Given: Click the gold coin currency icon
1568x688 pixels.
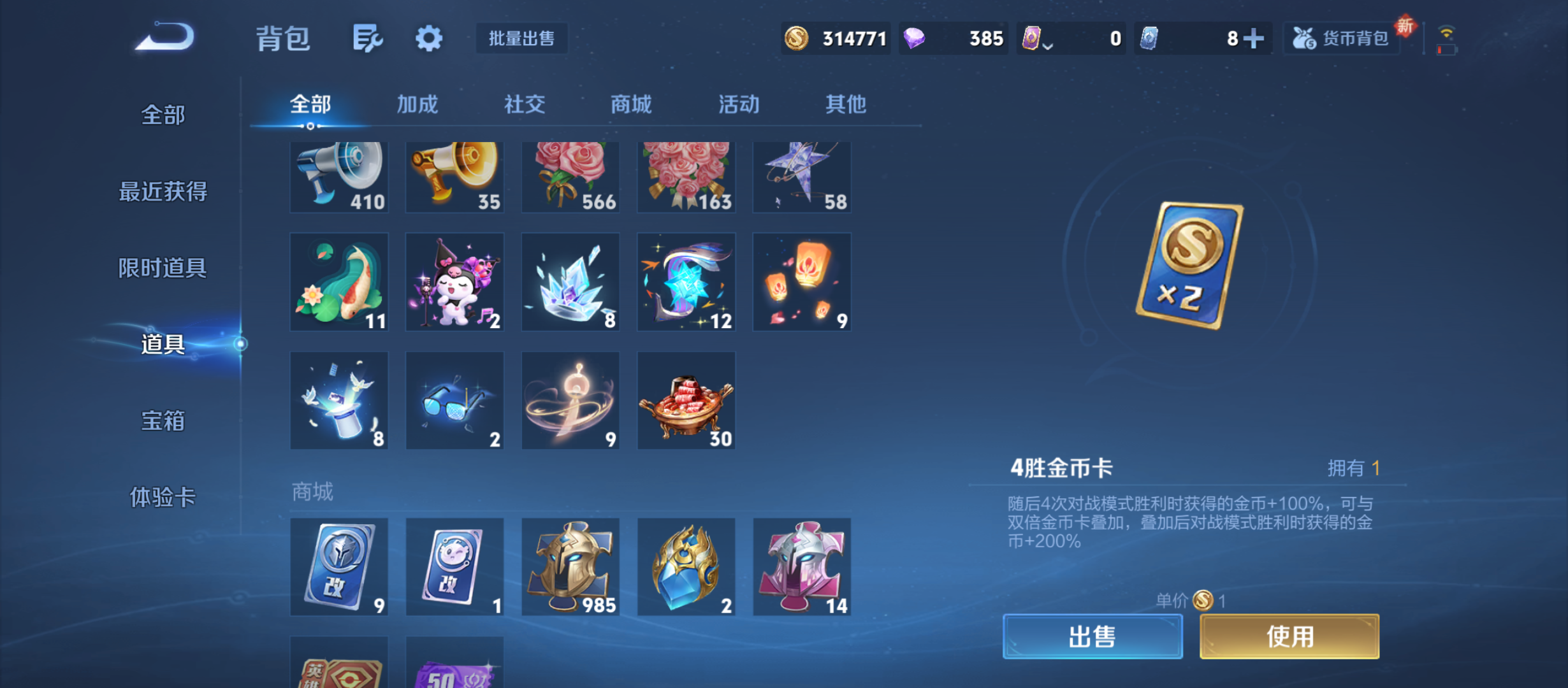Looking at the screenshot, I should point(798,38).
